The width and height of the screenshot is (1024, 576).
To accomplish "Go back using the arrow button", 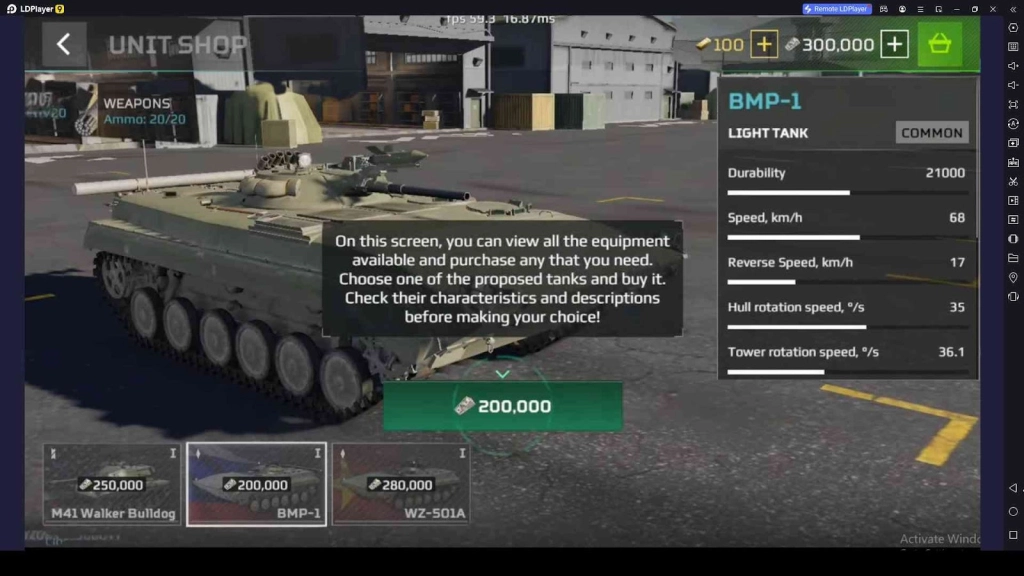I will pos(64,44).
